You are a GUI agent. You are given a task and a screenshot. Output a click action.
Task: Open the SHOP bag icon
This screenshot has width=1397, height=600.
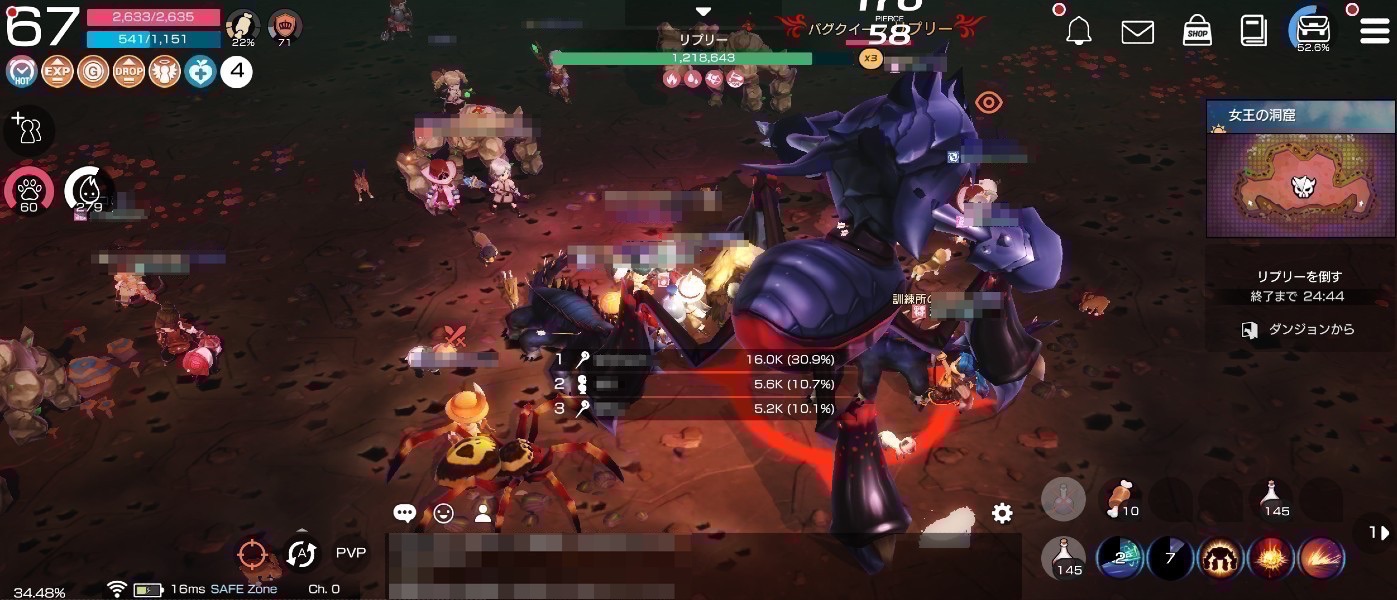[x=1197, y=31]
